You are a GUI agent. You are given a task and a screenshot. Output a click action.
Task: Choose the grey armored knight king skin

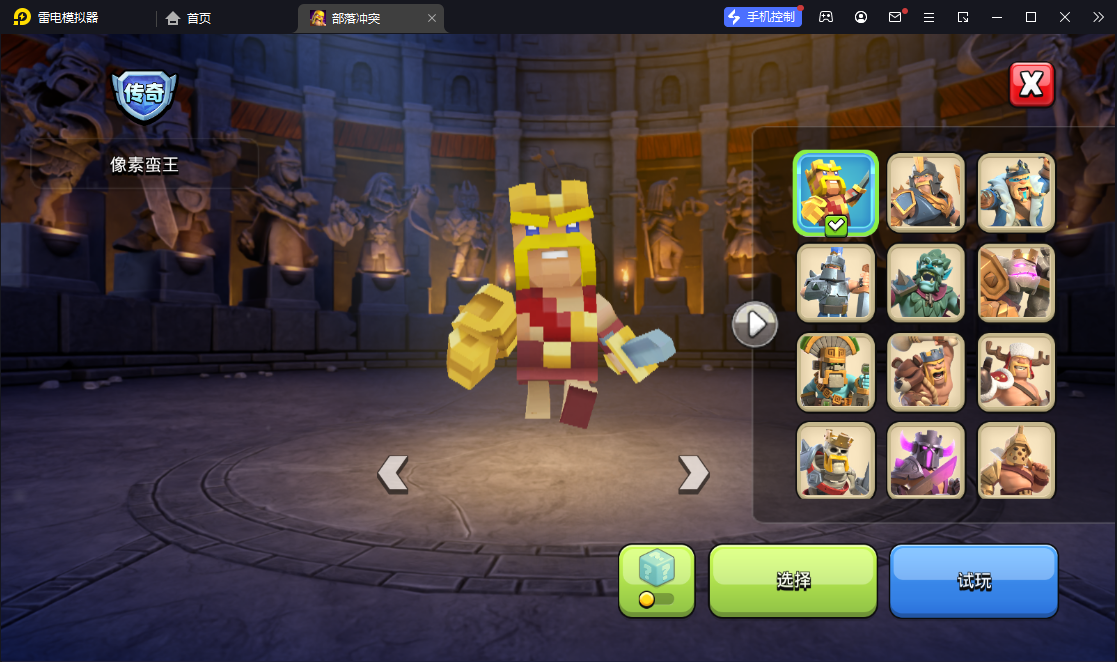pyautogui.click(x=836, y=282)
